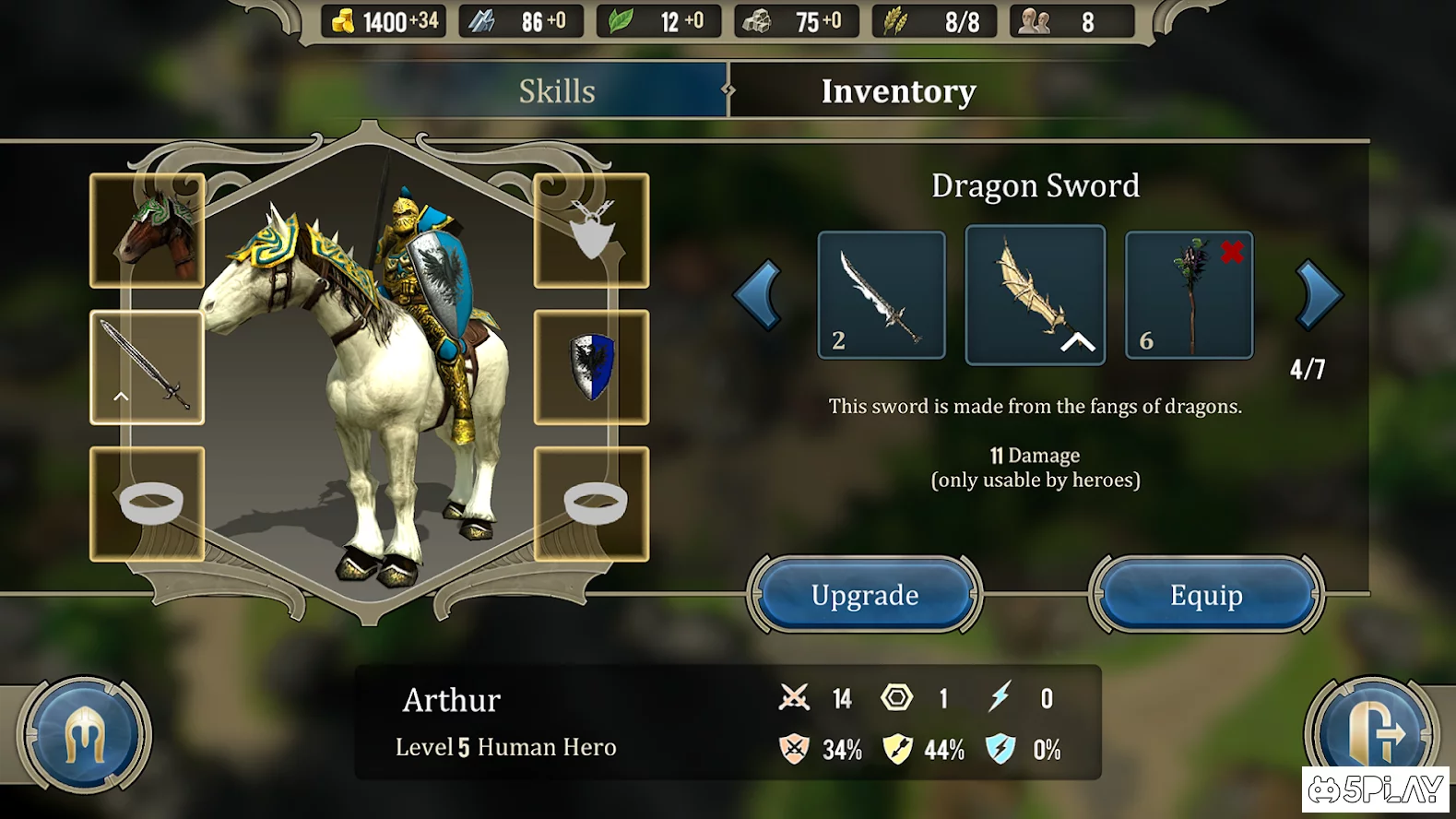Choose the dark staff with red X

(1189, 295)
